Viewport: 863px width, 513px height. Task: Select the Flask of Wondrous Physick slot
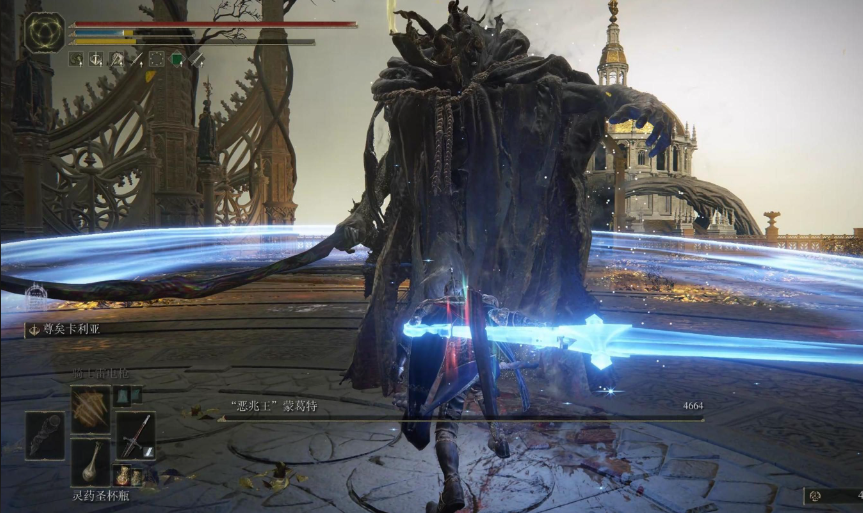pyautogui.click(x=90, y=462)
